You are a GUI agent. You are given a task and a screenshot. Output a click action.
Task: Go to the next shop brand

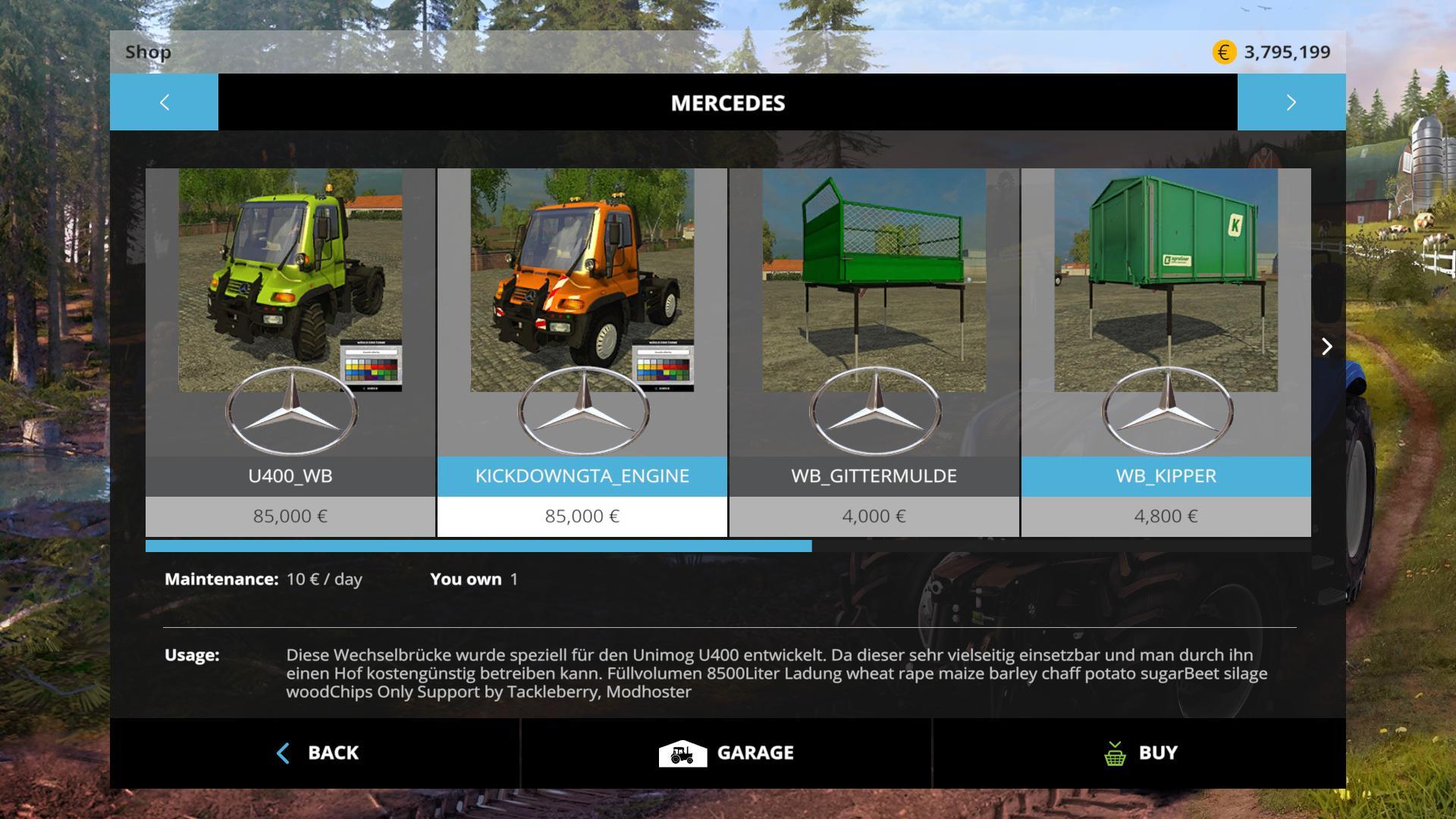click(1291, 102)
